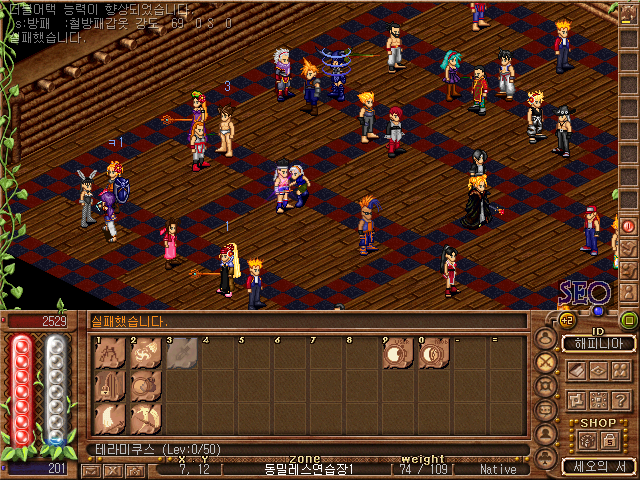Open the speech bubble chat button
The image size is (640, 480).
coord(546,409)
